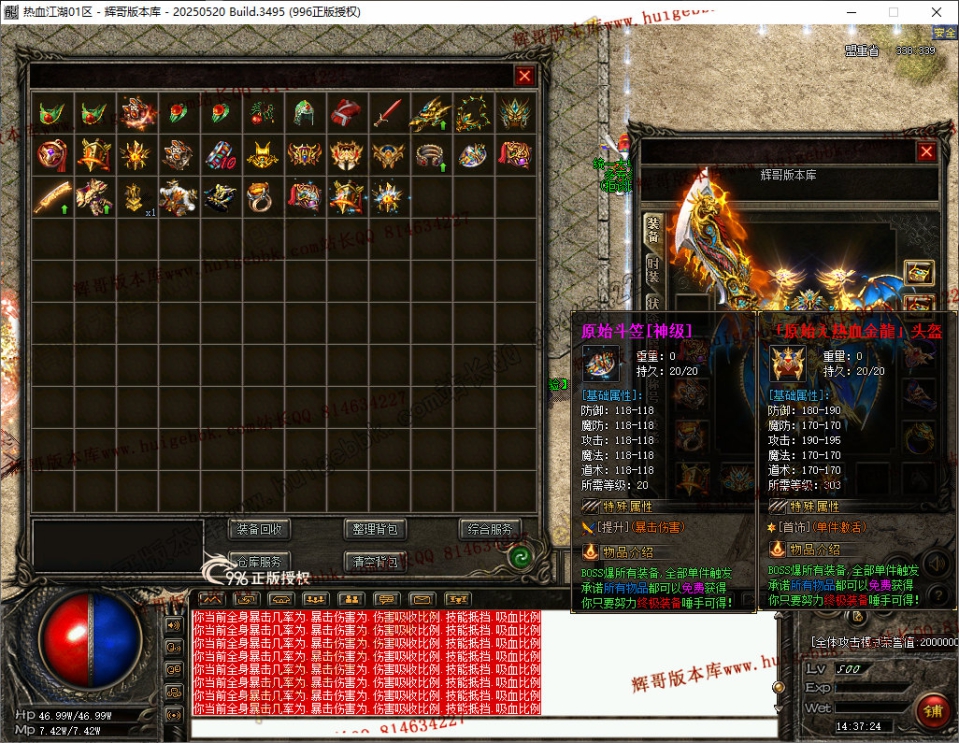Select the red sword item in the bag

click(x=388, y=113)
